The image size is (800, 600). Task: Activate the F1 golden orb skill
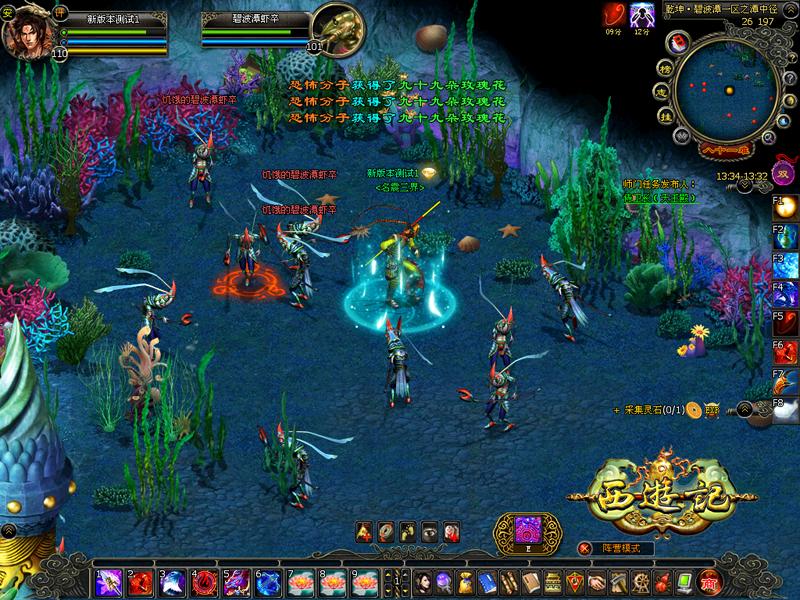click(787, 208)
